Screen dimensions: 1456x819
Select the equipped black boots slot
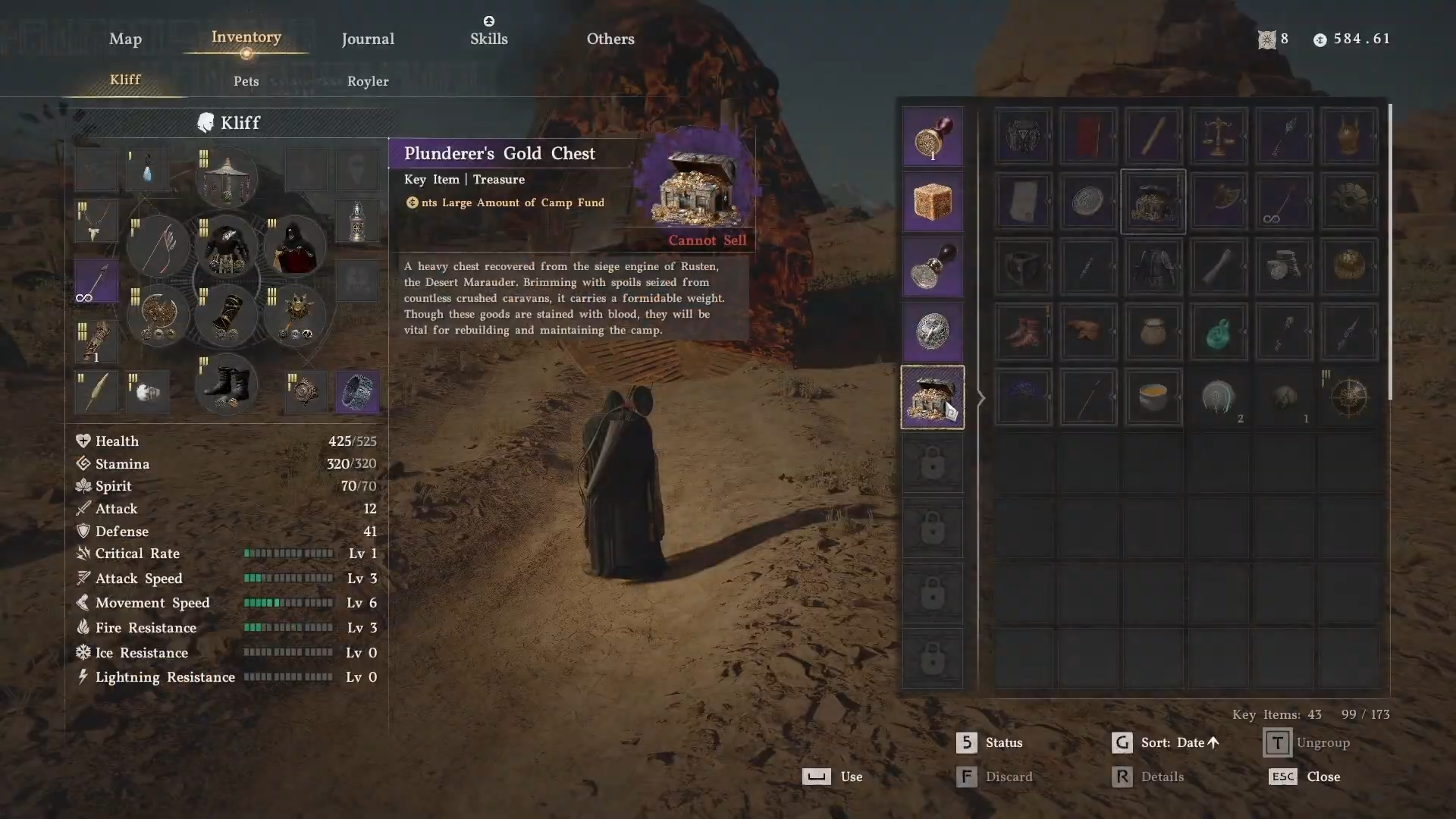[x=226, y=384]
